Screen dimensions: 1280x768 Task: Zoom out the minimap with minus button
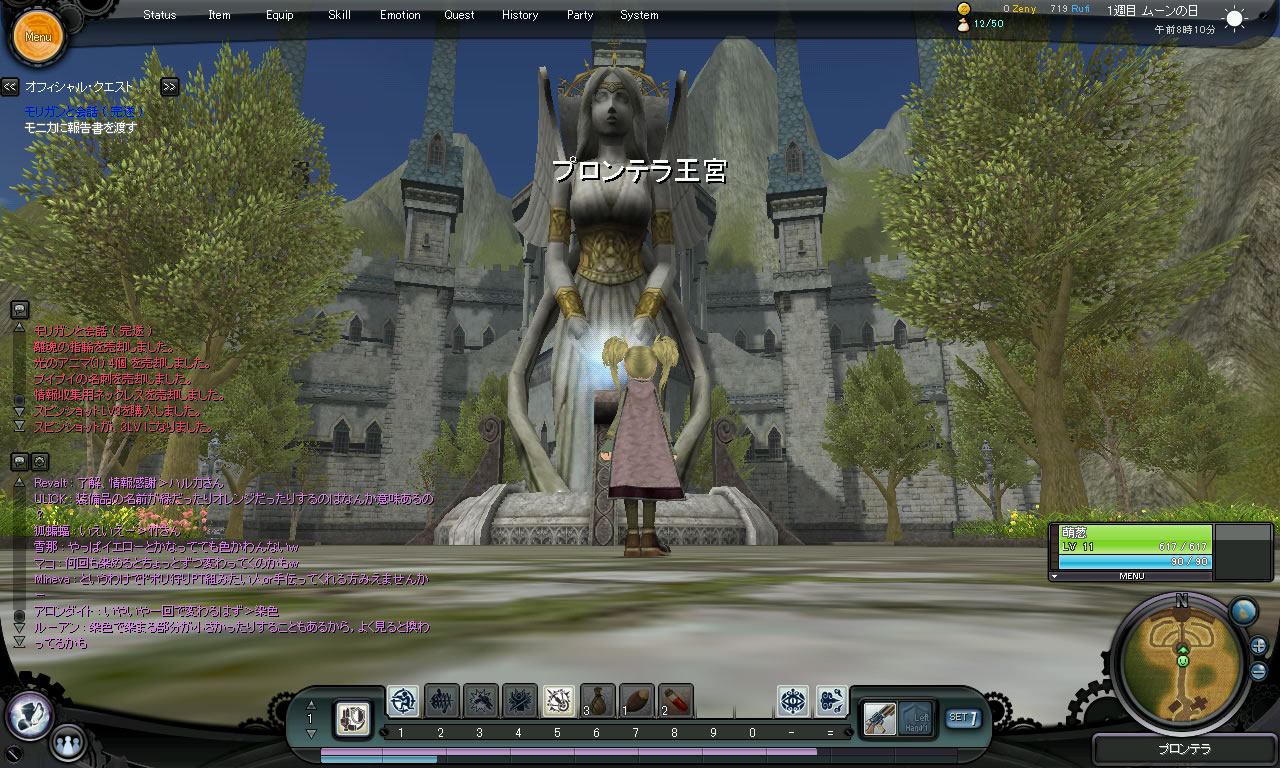tap(1258, 671)
